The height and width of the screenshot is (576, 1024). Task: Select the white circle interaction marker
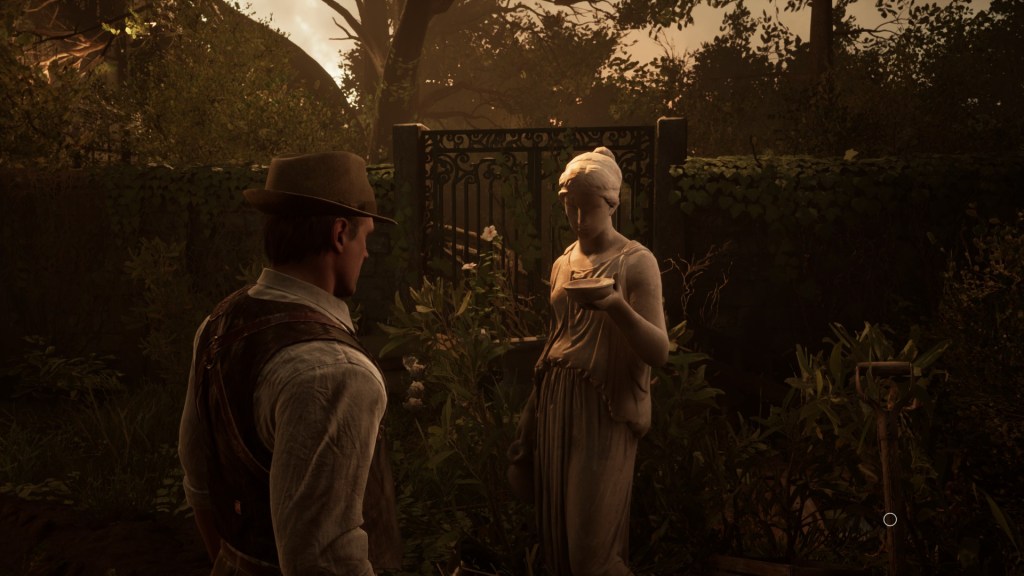[890, 519]
